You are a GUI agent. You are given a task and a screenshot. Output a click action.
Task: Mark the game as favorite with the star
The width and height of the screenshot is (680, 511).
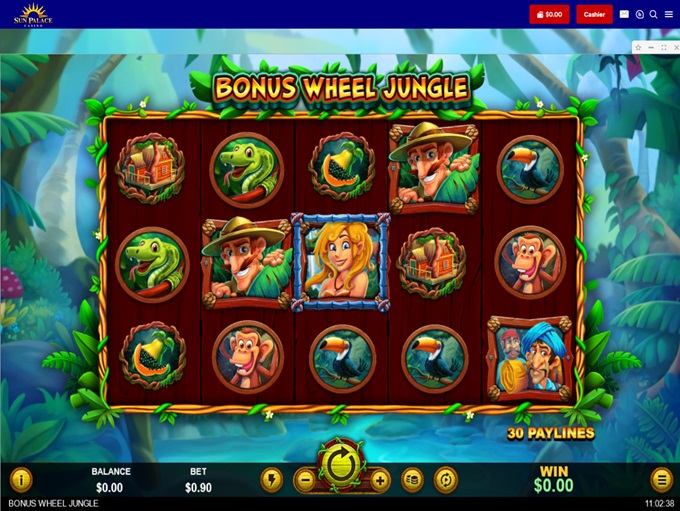pos(638,47)
